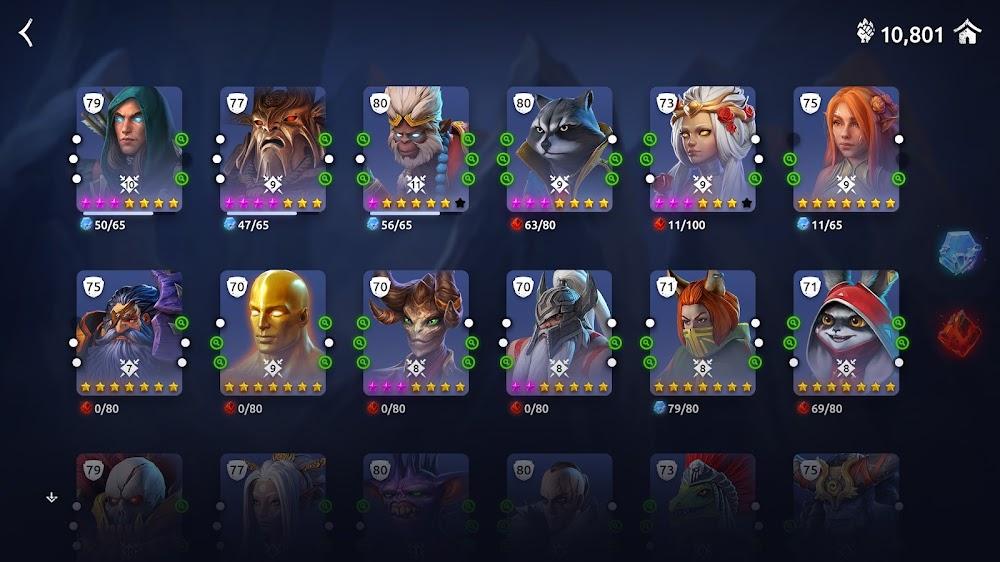1000x562 pixels.
Task: Select the orange-haired woman hero card
Action: pyautogui.click(x=846, y=147)
